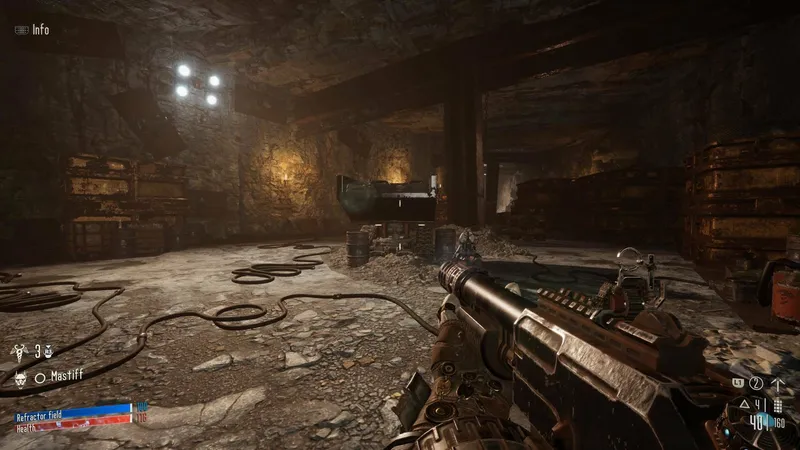Image resolution: width=800 pixels, height=450 pixels.
Task: Open the Info panel label
Action: [x=40, y=30]
